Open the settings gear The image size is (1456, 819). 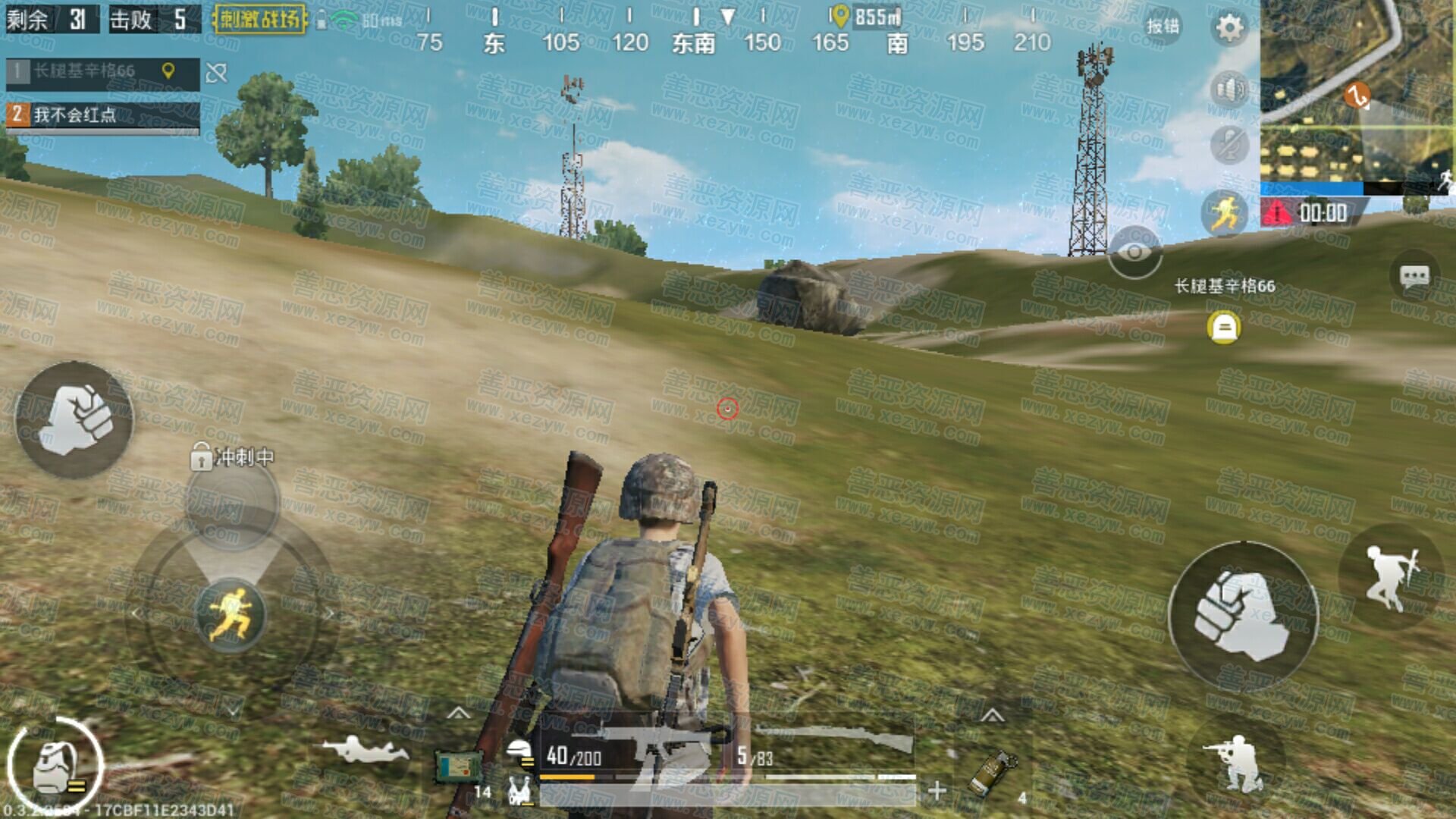click(1229, 28)
